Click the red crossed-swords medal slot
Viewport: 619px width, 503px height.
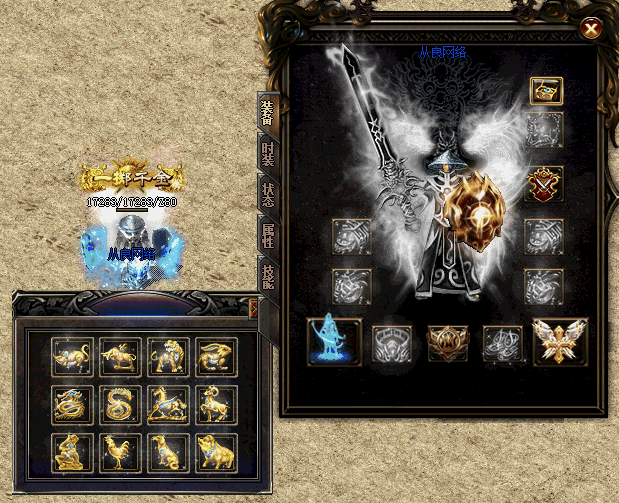coord(546,184)
